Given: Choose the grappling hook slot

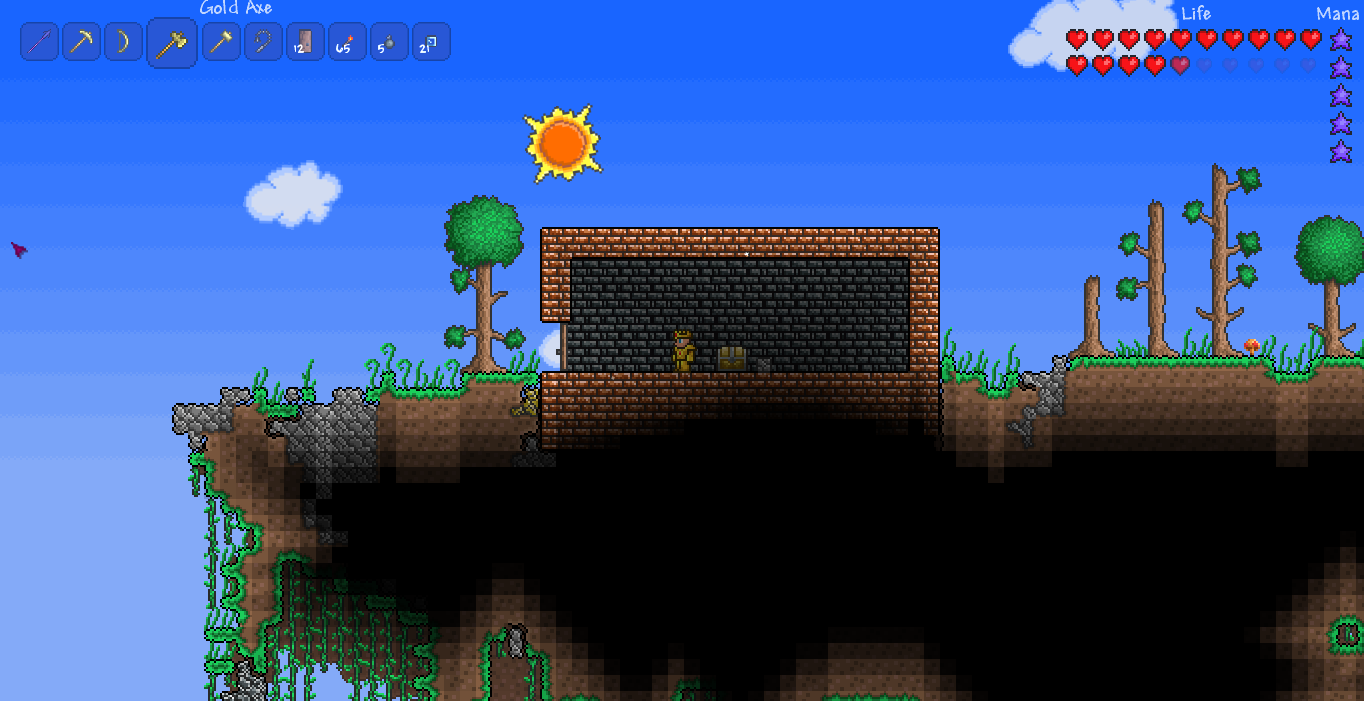Looking at the screenshot, I should (263, 42).
